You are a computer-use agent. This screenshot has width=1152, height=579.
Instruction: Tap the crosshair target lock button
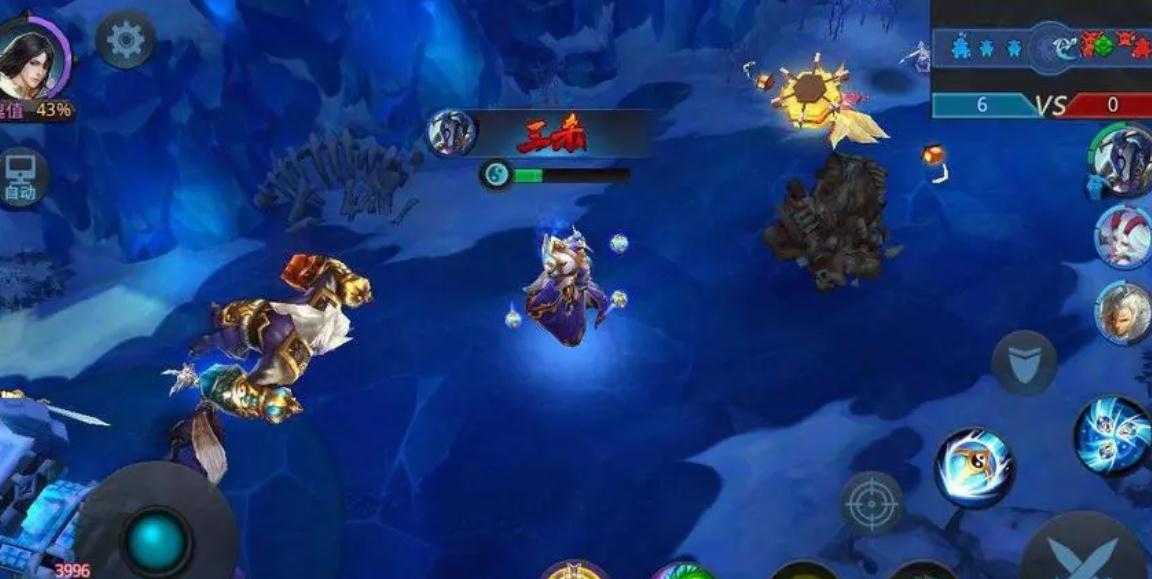pos(872,503)
